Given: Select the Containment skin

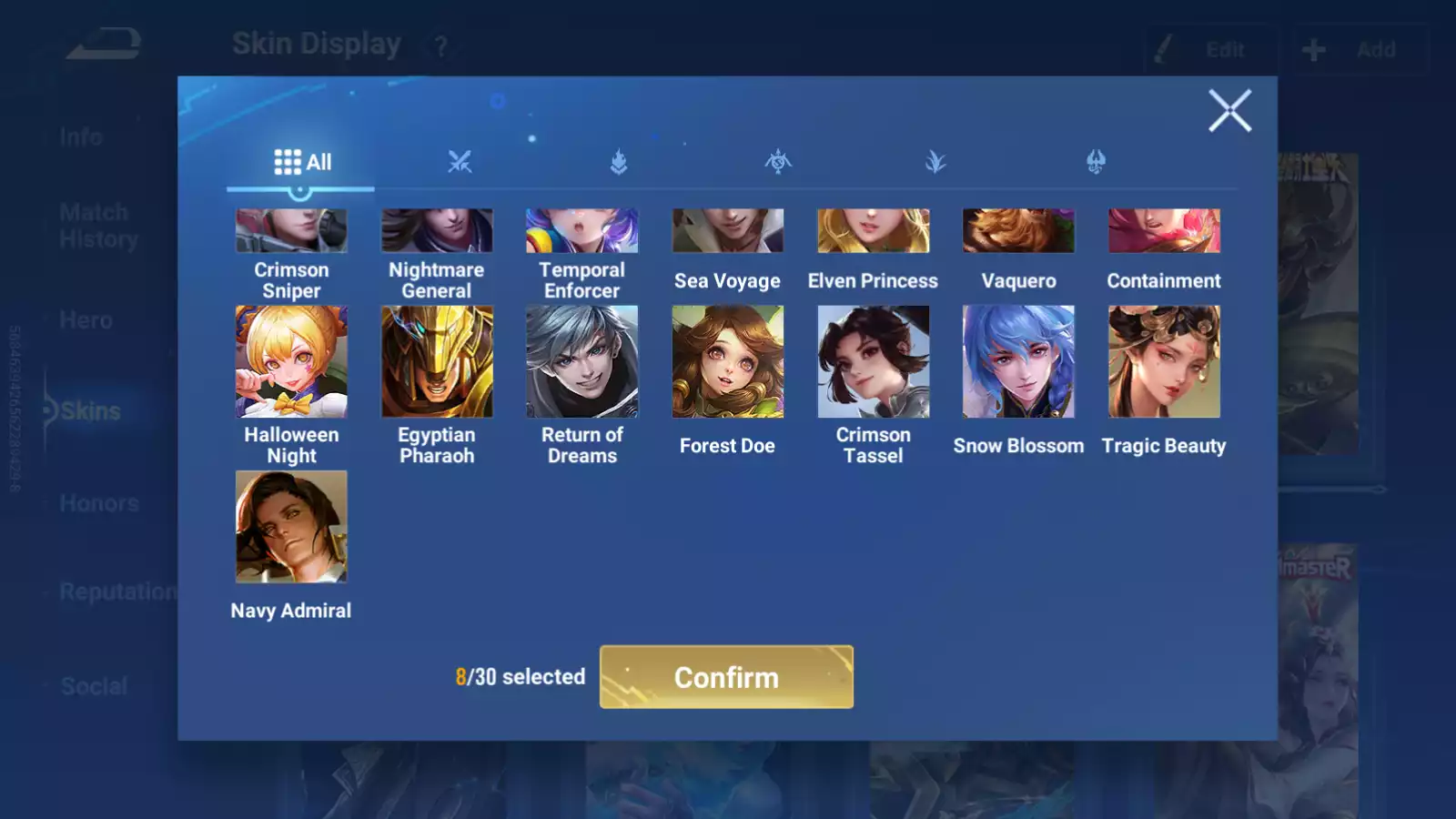Looking at the screenshot, I should pyautogui.click(x=1164, y=231).
